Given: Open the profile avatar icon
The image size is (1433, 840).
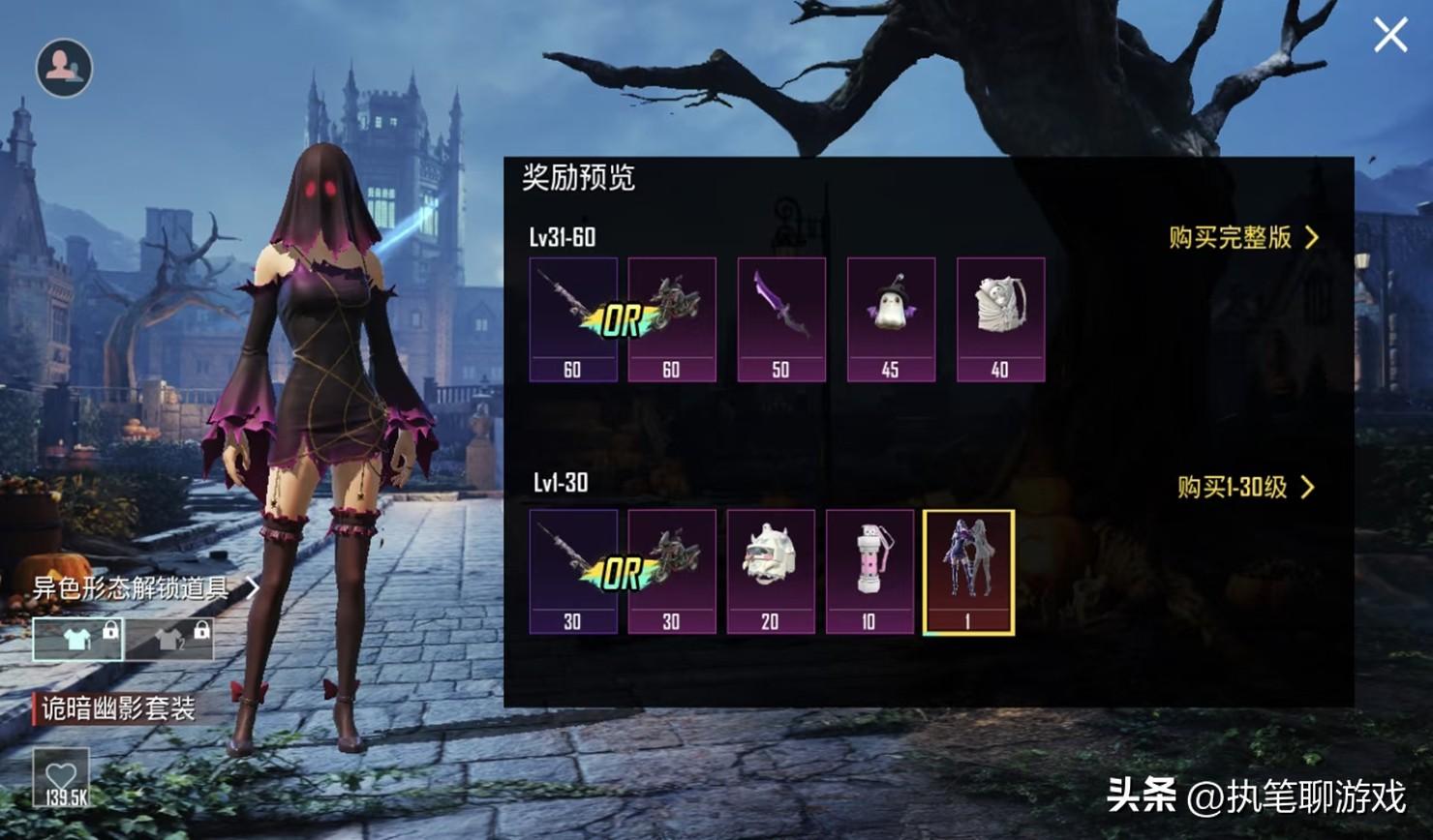Looking at the screenshot, I should (64, 68).
